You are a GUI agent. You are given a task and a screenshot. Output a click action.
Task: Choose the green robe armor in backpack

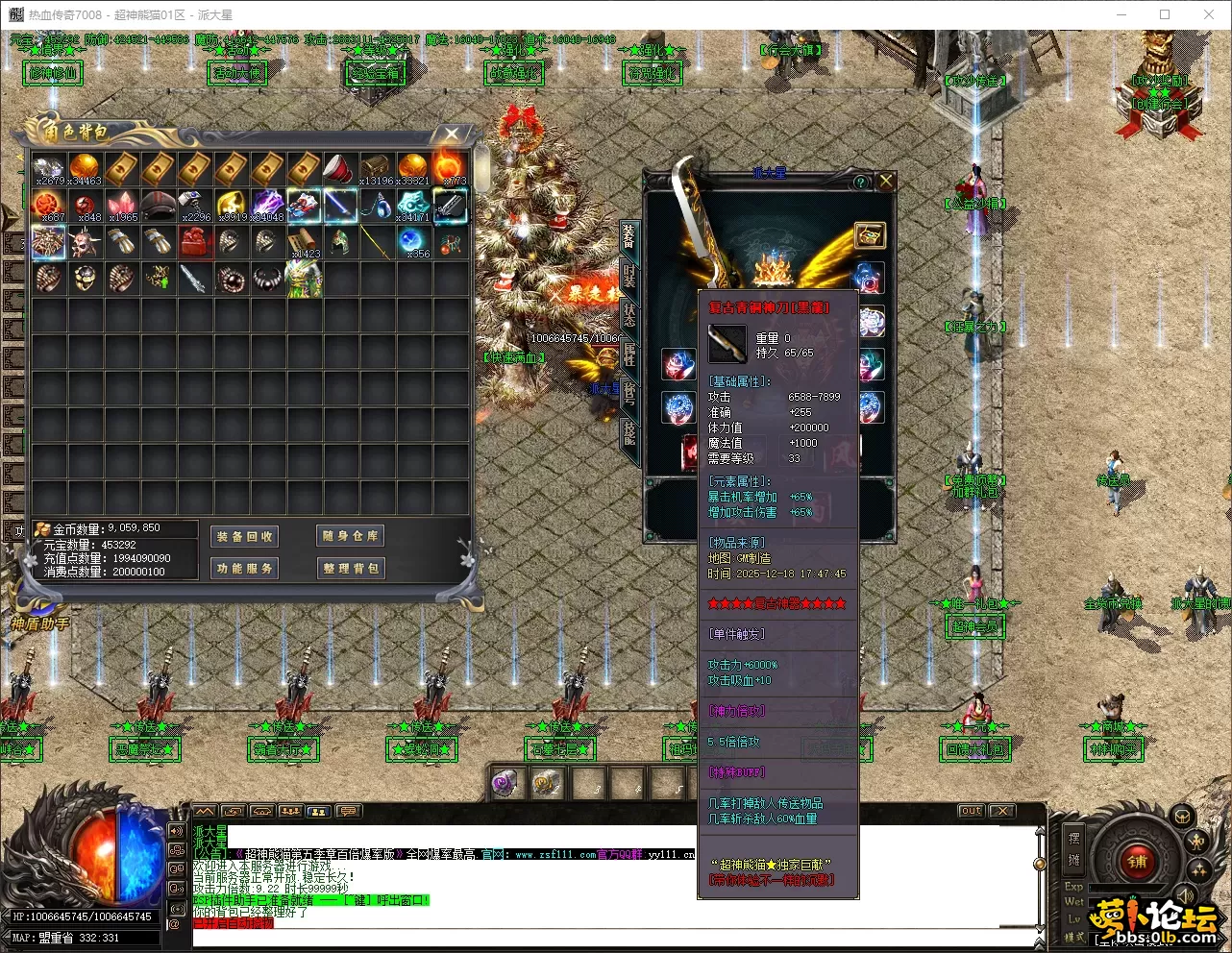coord(304,279)
